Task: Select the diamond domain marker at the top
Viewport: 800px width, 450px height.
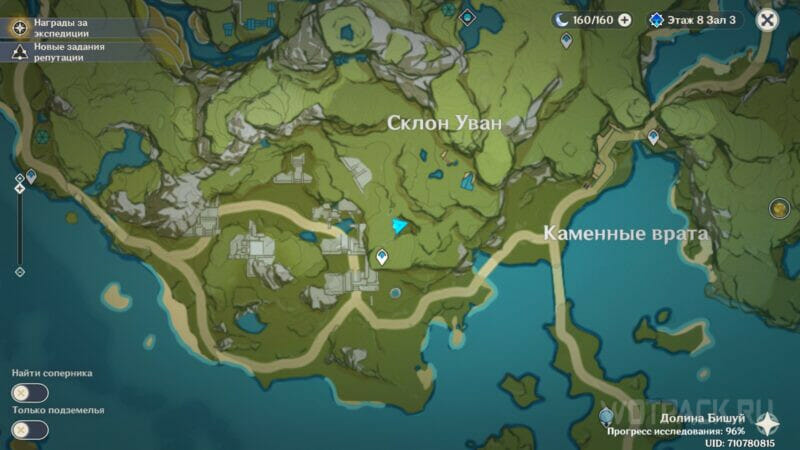Action: pyautogui.click(x=466, y=16)
